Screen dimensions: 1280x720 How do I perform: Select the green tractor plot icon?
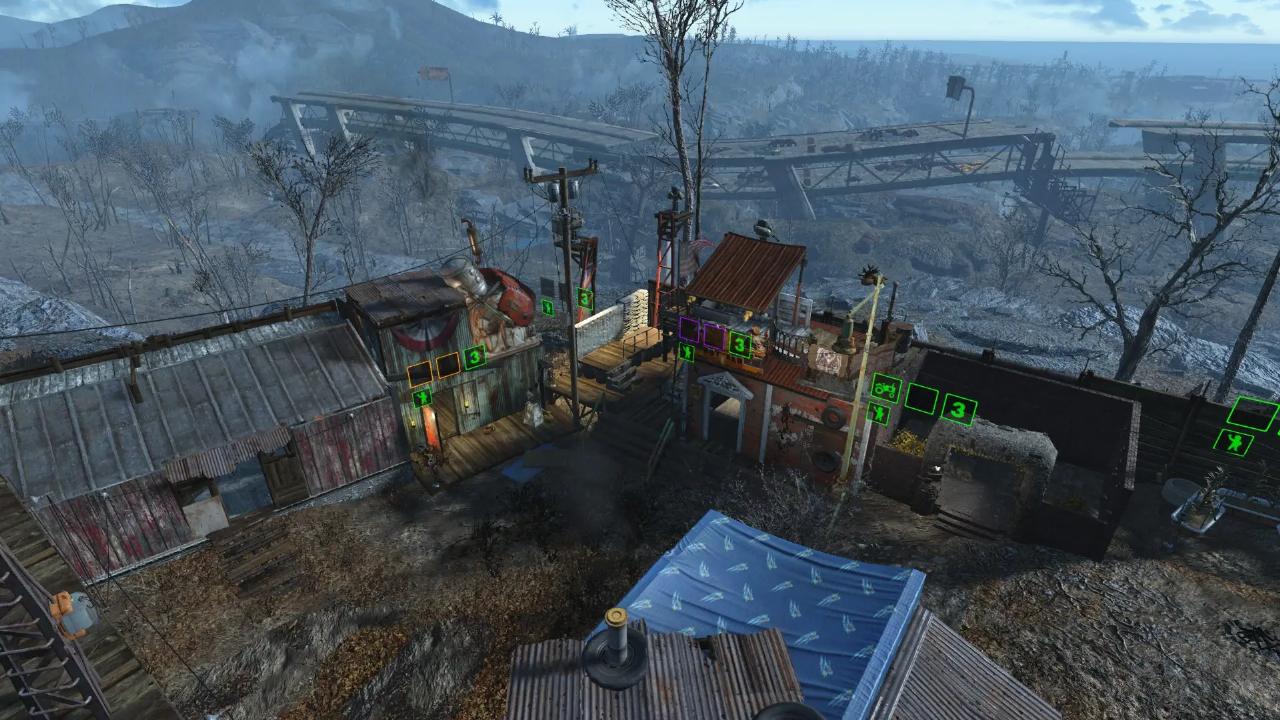[x=885, y=387]
